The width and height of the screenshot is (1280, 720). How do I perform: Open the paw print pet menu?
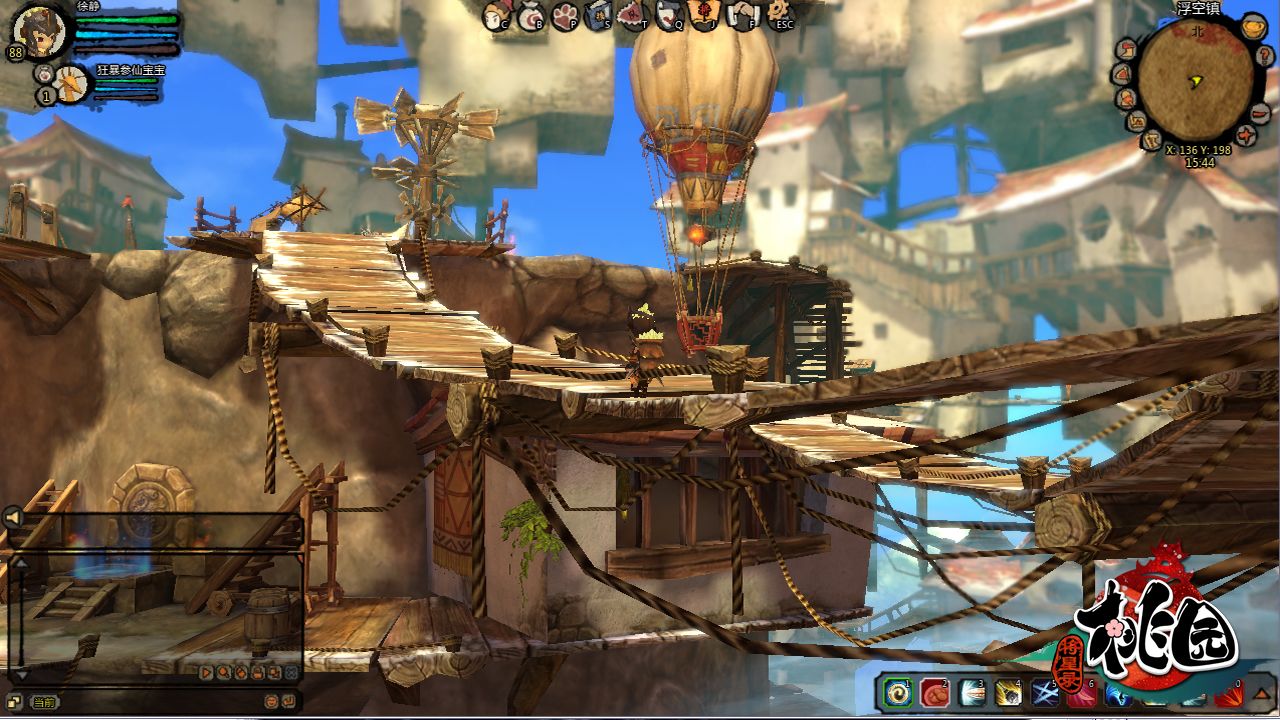564,15
